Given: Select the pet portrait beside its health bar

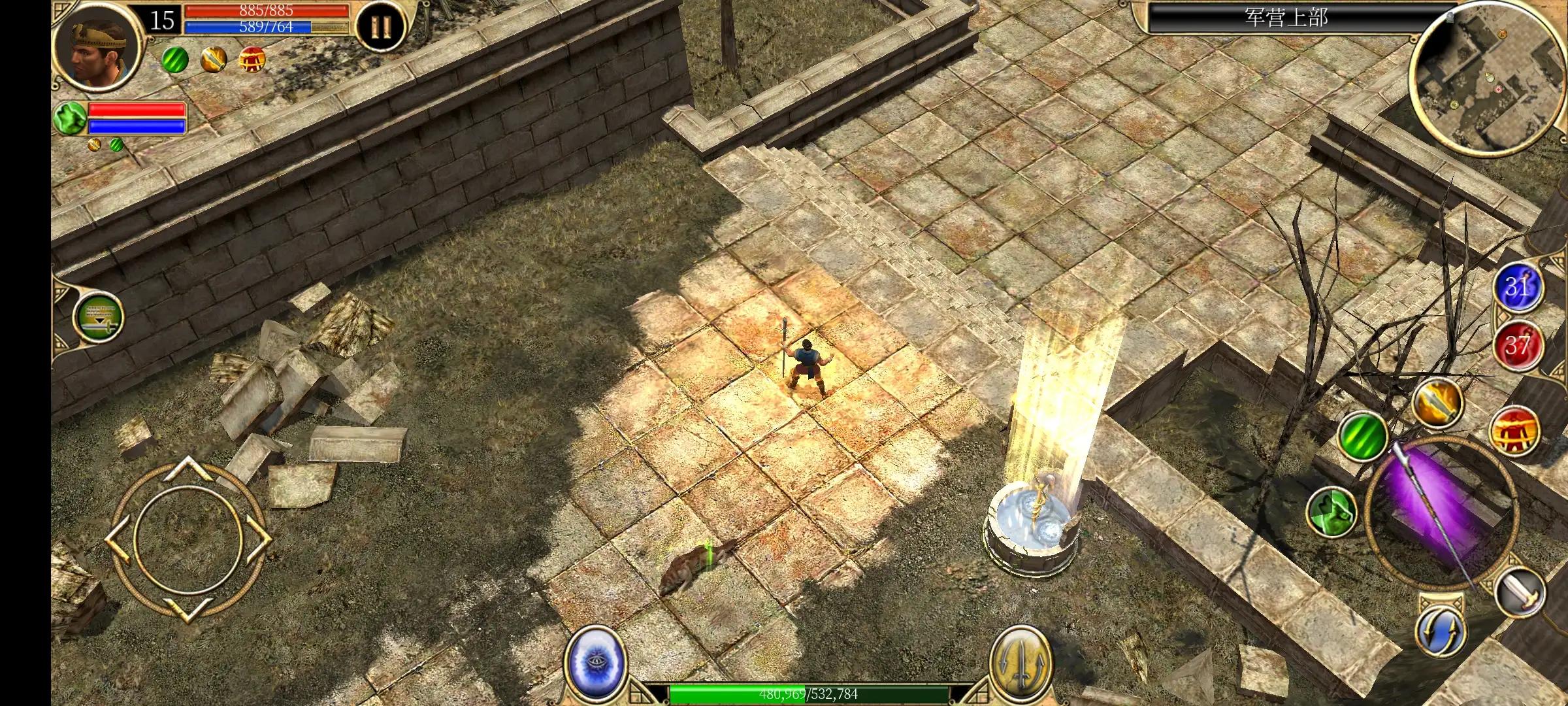Looking at the screenshot, I should click(69, 118).
